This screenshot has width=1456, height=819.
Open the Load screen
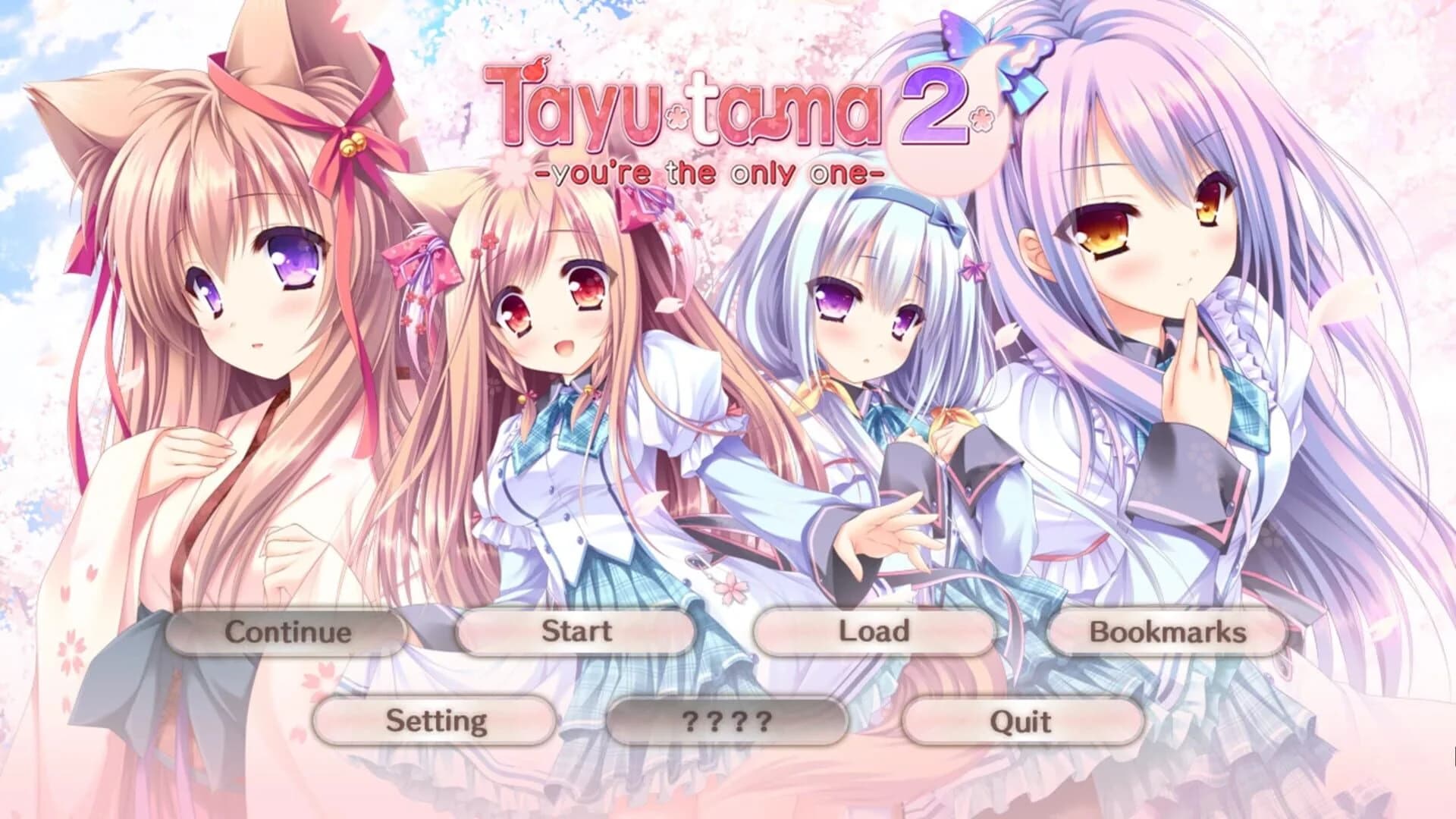pos(872,631)
